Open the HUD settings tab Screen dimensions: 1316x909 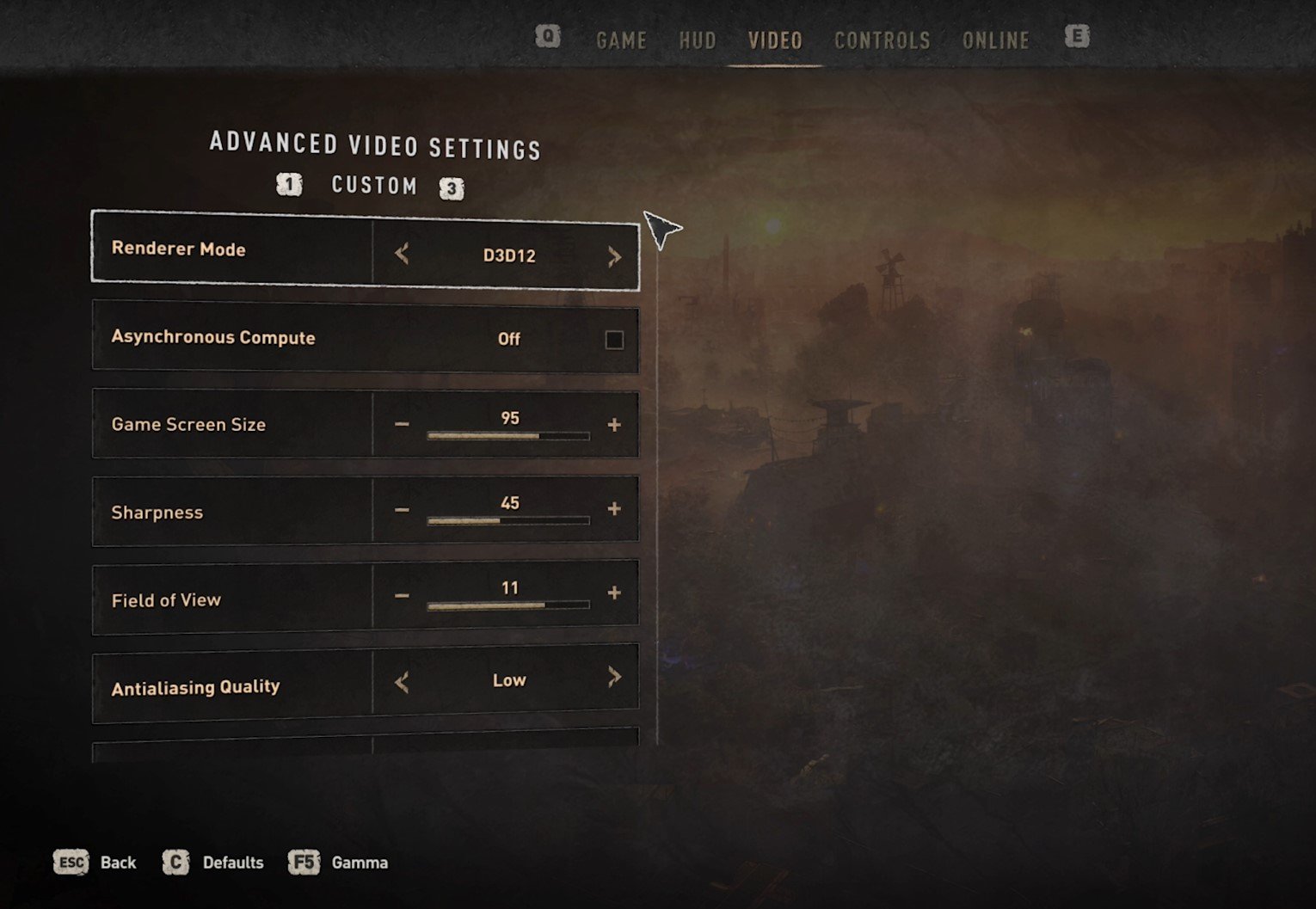[697, 40]
